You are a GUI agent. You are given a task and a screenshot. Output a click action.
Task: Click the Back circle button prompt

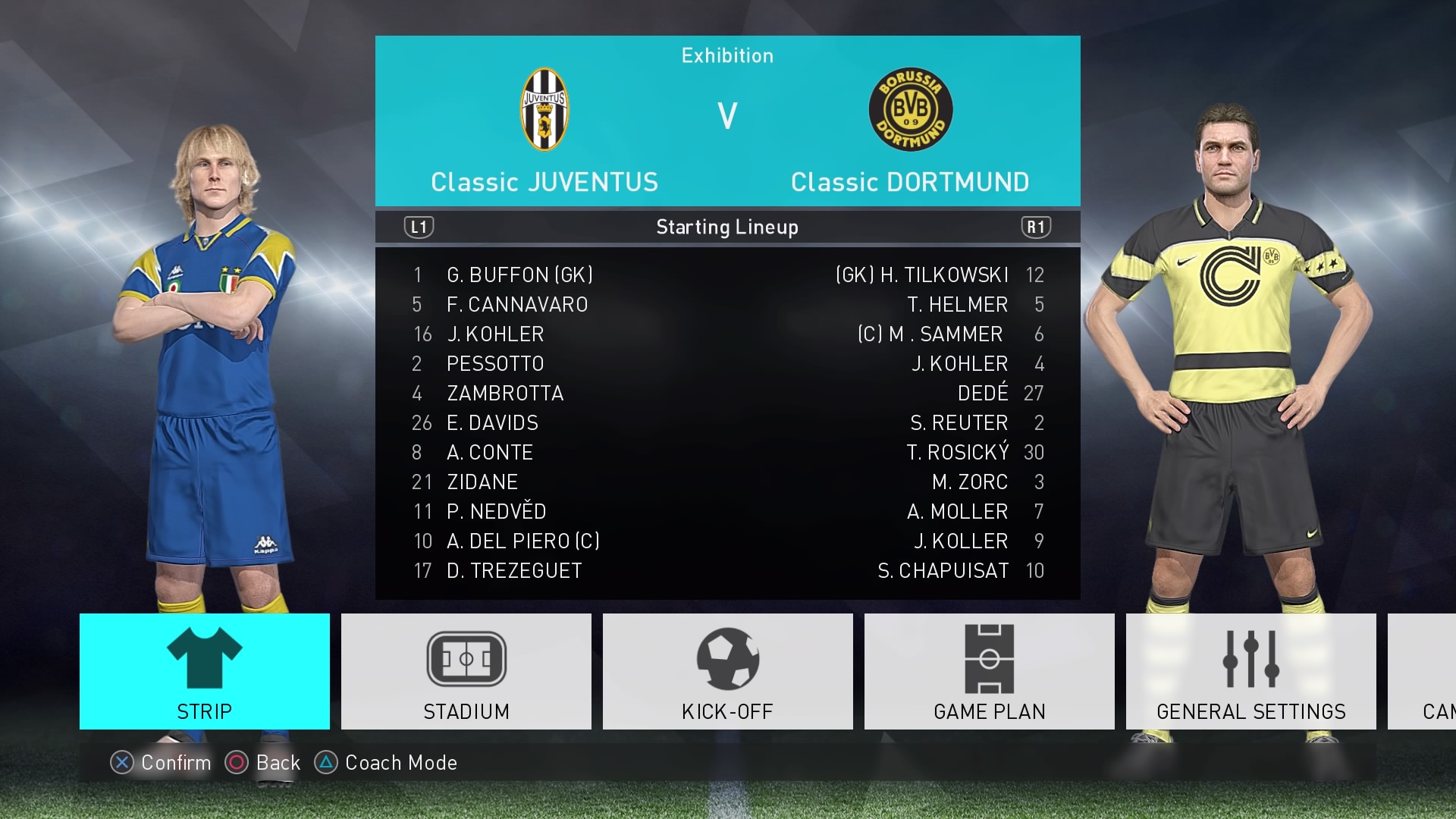click(236, 763)
